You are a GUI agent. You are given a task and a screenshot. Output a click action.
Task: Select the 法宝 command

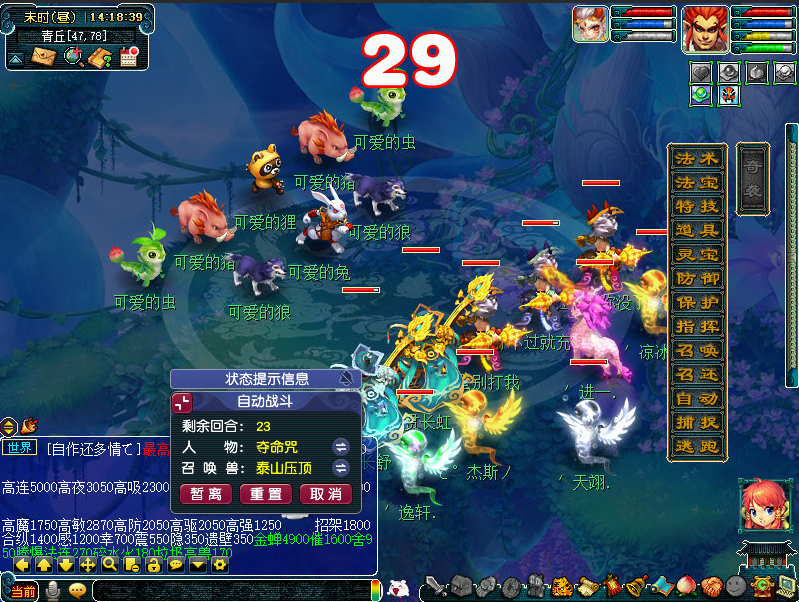(x=697, y=183)
